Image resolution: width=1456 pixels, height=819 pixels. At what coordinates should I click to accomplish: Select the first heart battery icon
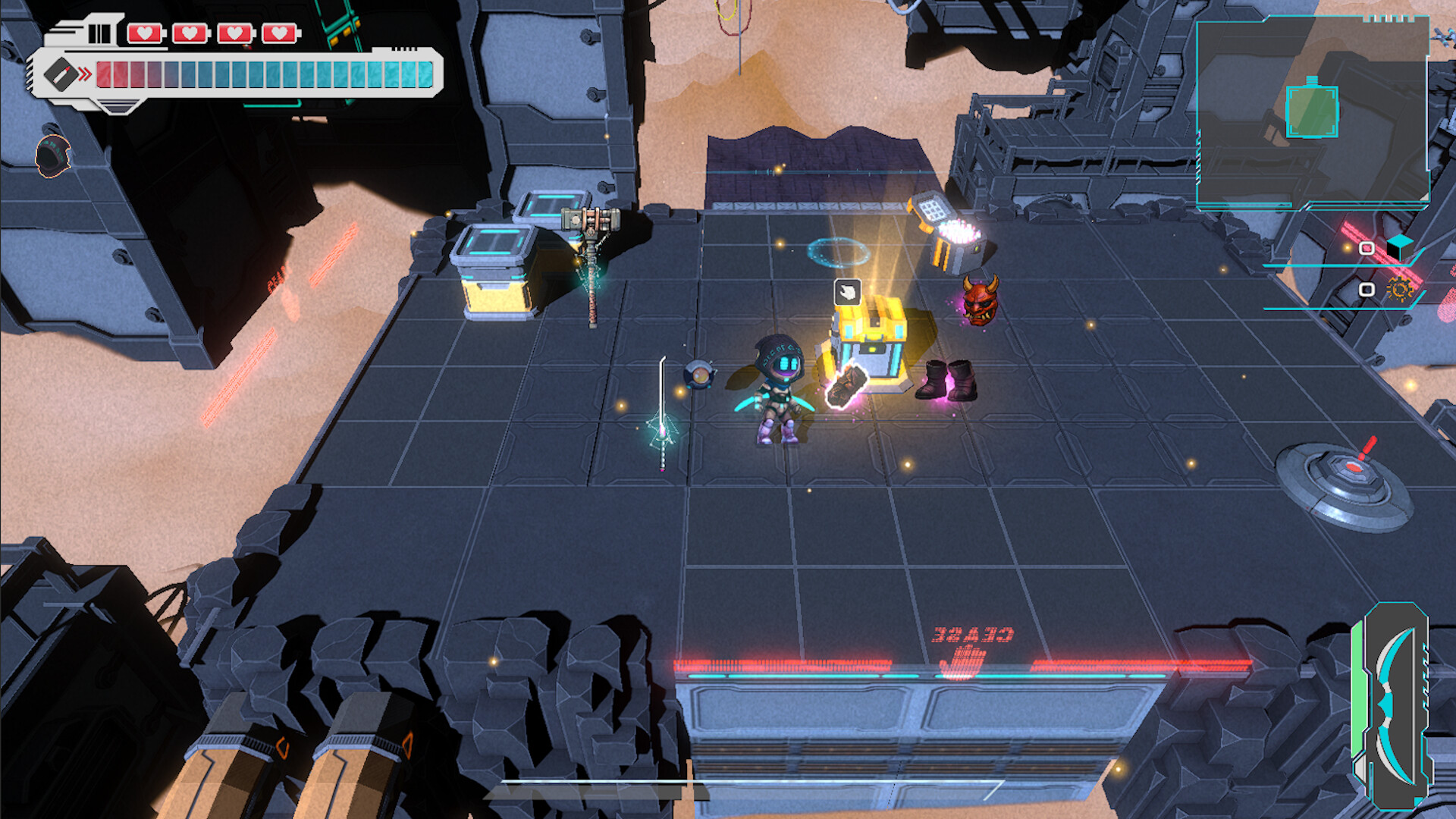(x=144, y=33)
